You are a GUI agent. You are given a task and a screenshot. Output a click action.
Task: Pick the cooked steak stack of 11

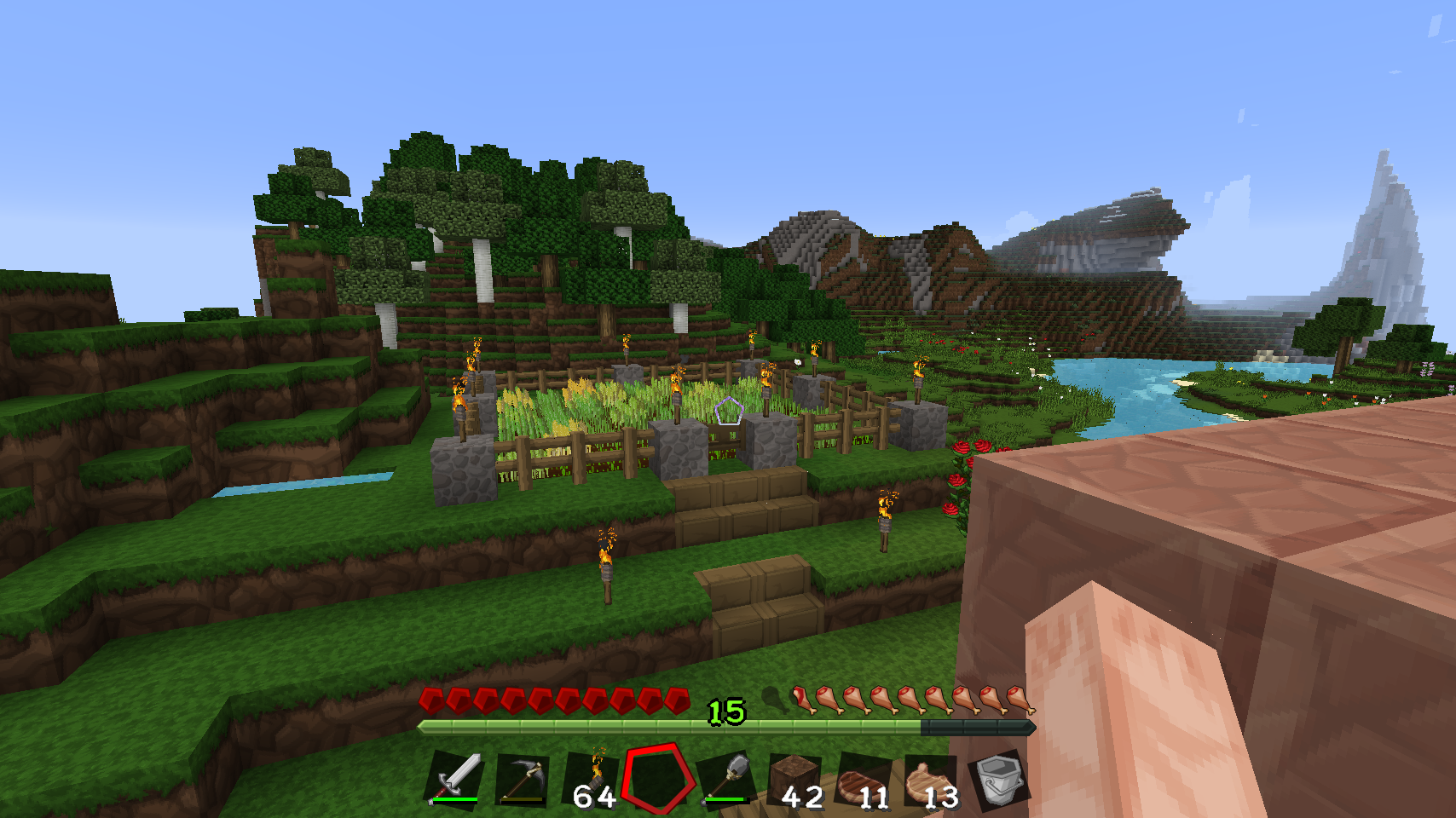coord(863,781)
